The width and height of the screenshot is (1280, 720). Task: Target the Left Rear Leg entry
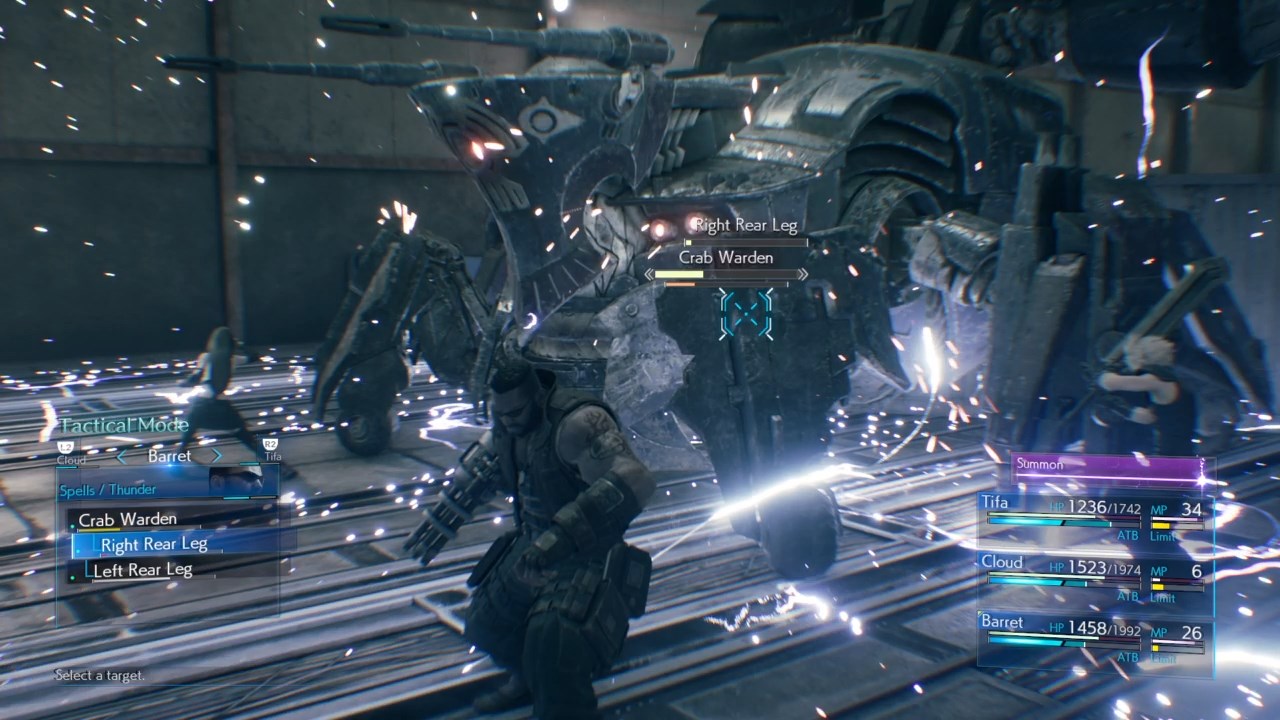point(142,570)
